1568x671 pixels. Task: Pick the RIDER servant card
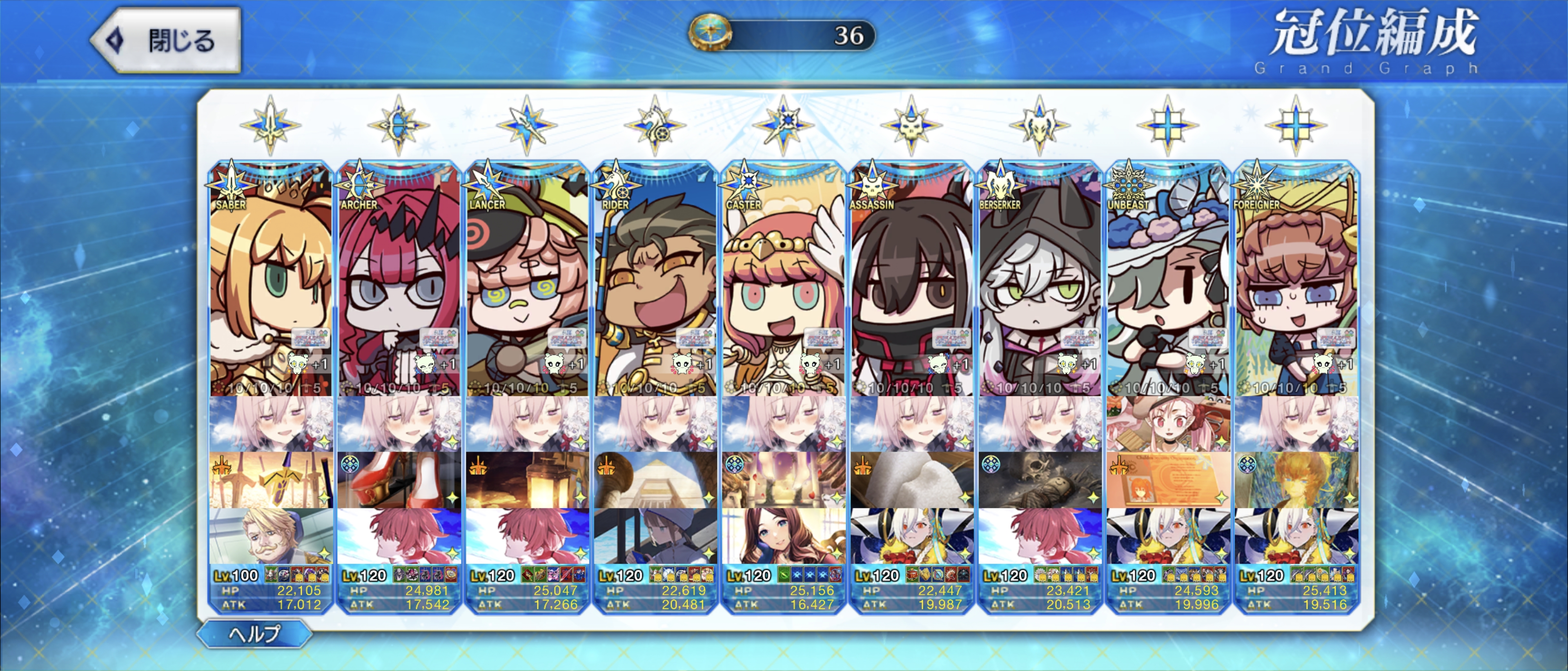coord(655,280)
